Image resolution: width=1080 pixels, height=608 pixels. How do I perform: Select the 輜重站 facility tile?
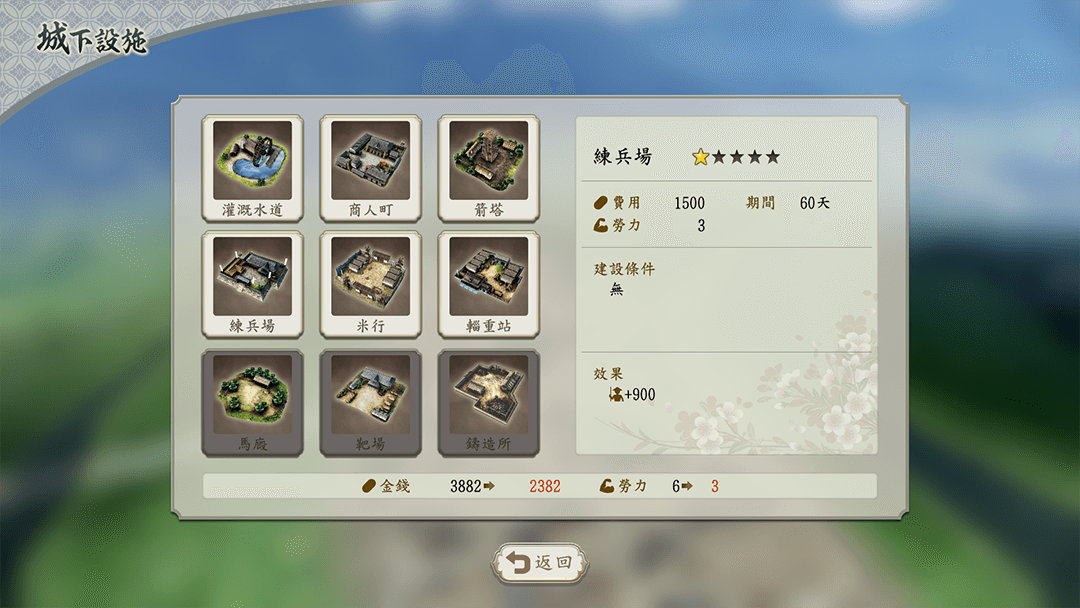click(x=488, y=284)
